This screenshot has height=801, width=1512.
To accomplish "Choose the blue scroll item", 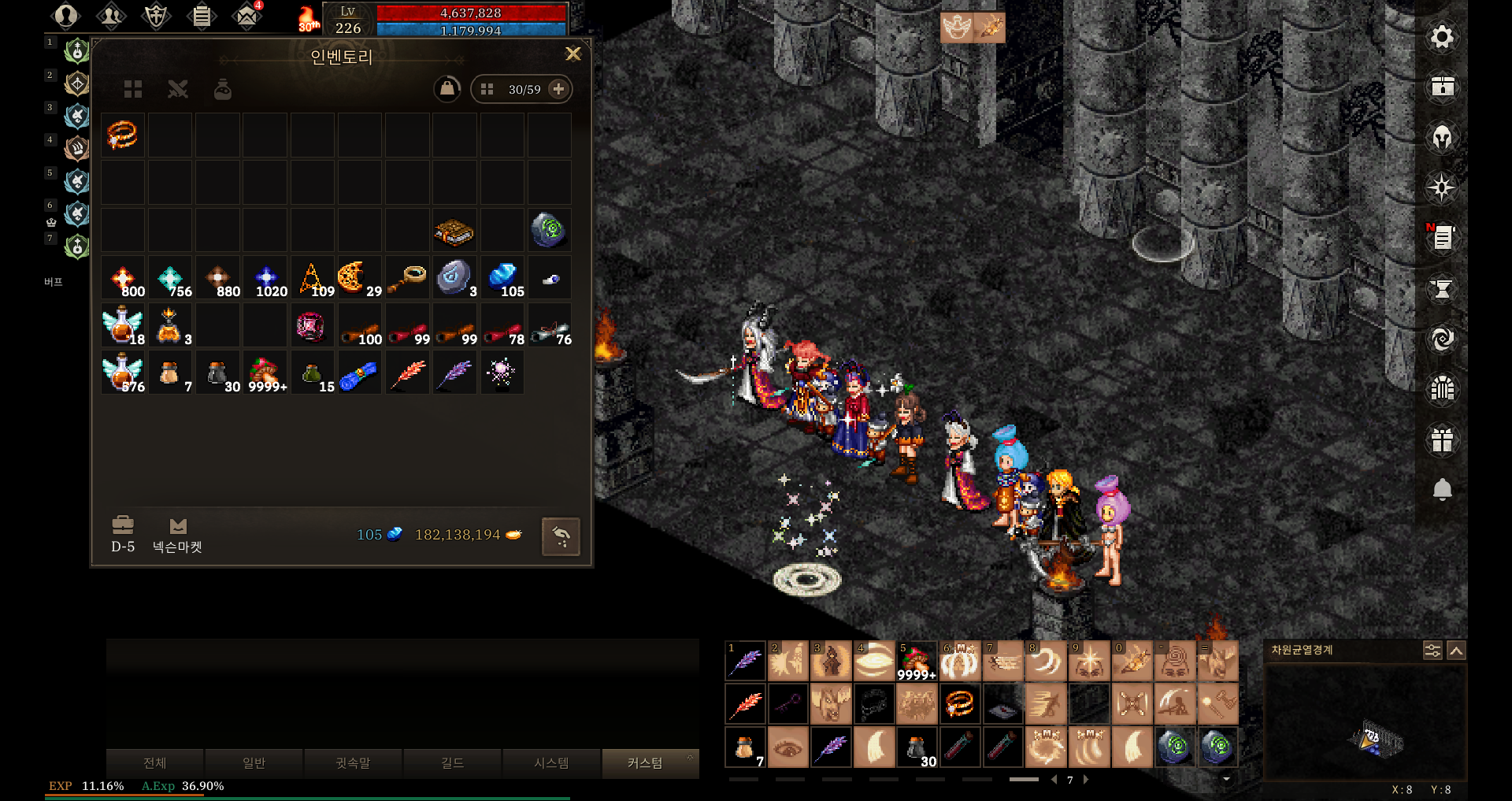I will (359, 374).
